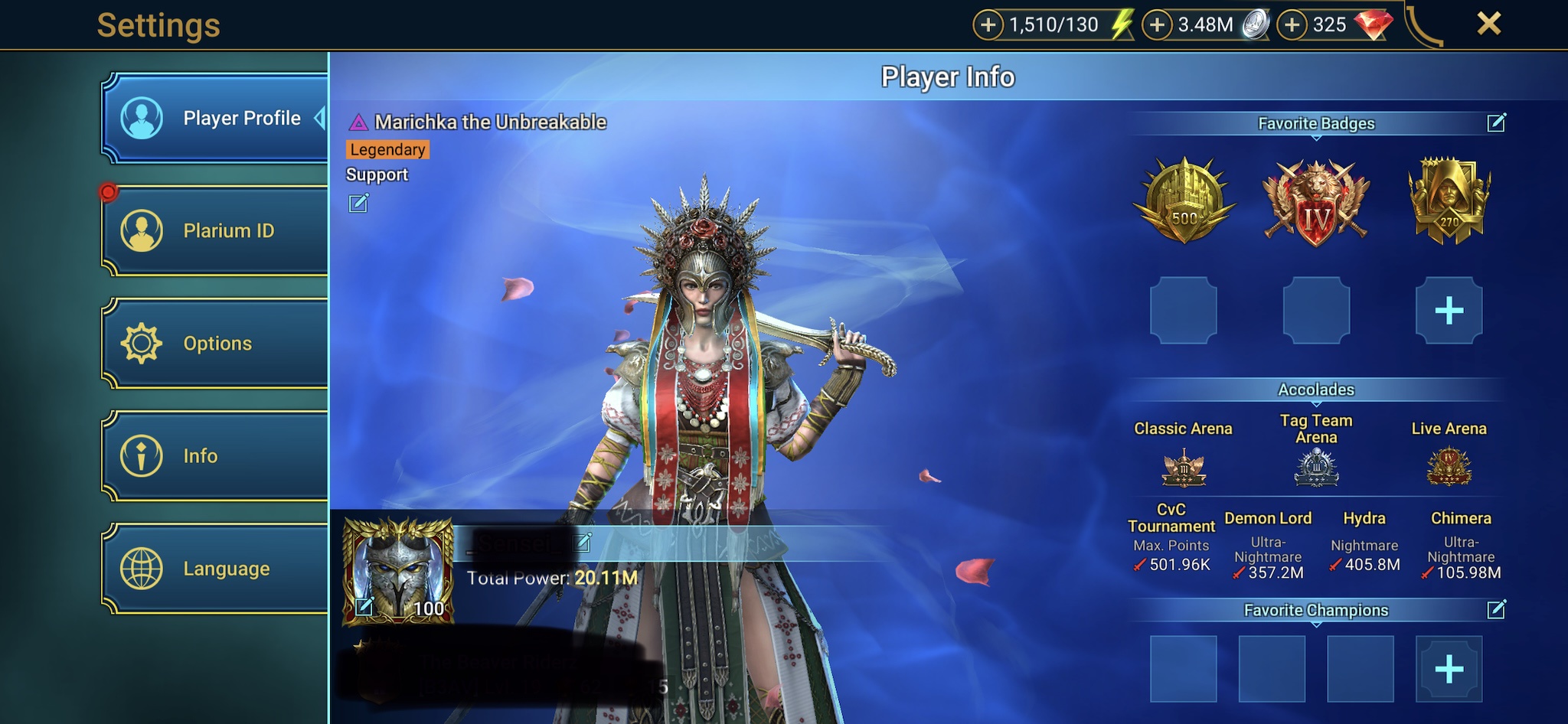Screen dimensions: 1568x724
Task: Add more energy with the plus button
Action: (x=988, y=25)
